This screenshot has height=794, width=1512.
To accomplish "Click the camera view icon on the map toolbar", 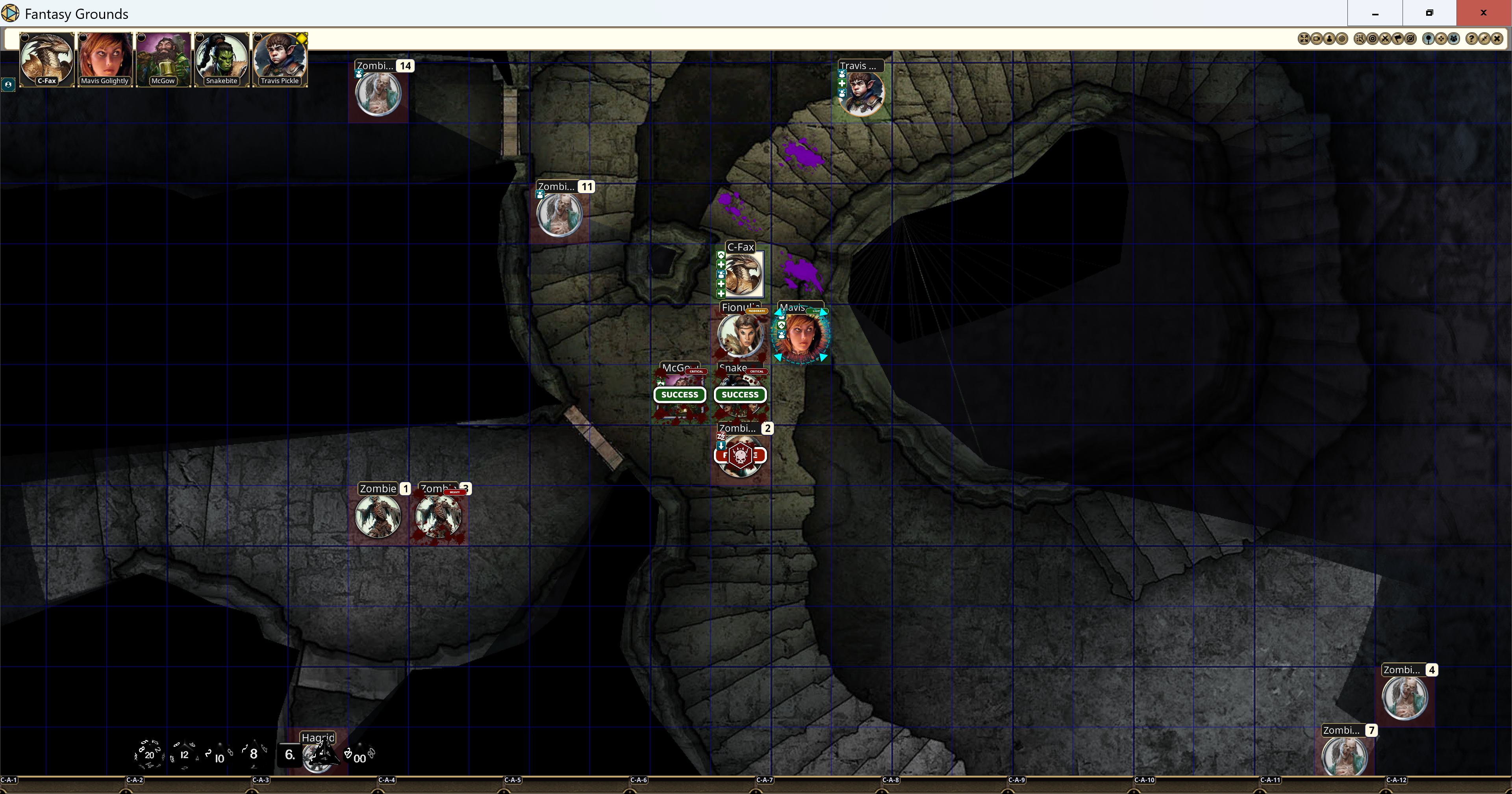I will click(1317, 39).
